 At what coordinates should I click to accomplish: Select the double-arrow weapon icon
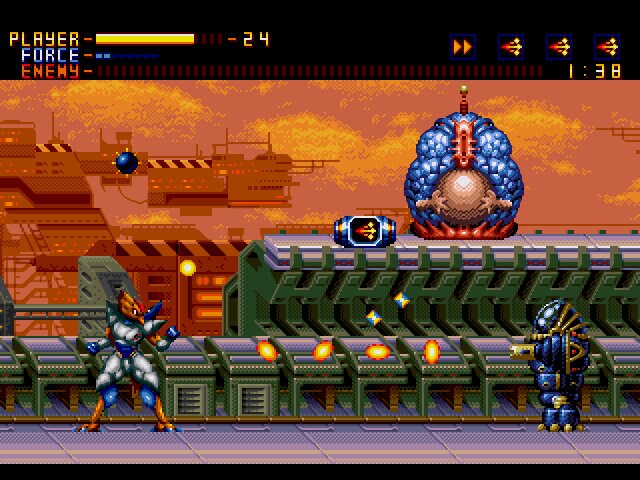pyautogui.click(x=462, y=46)
